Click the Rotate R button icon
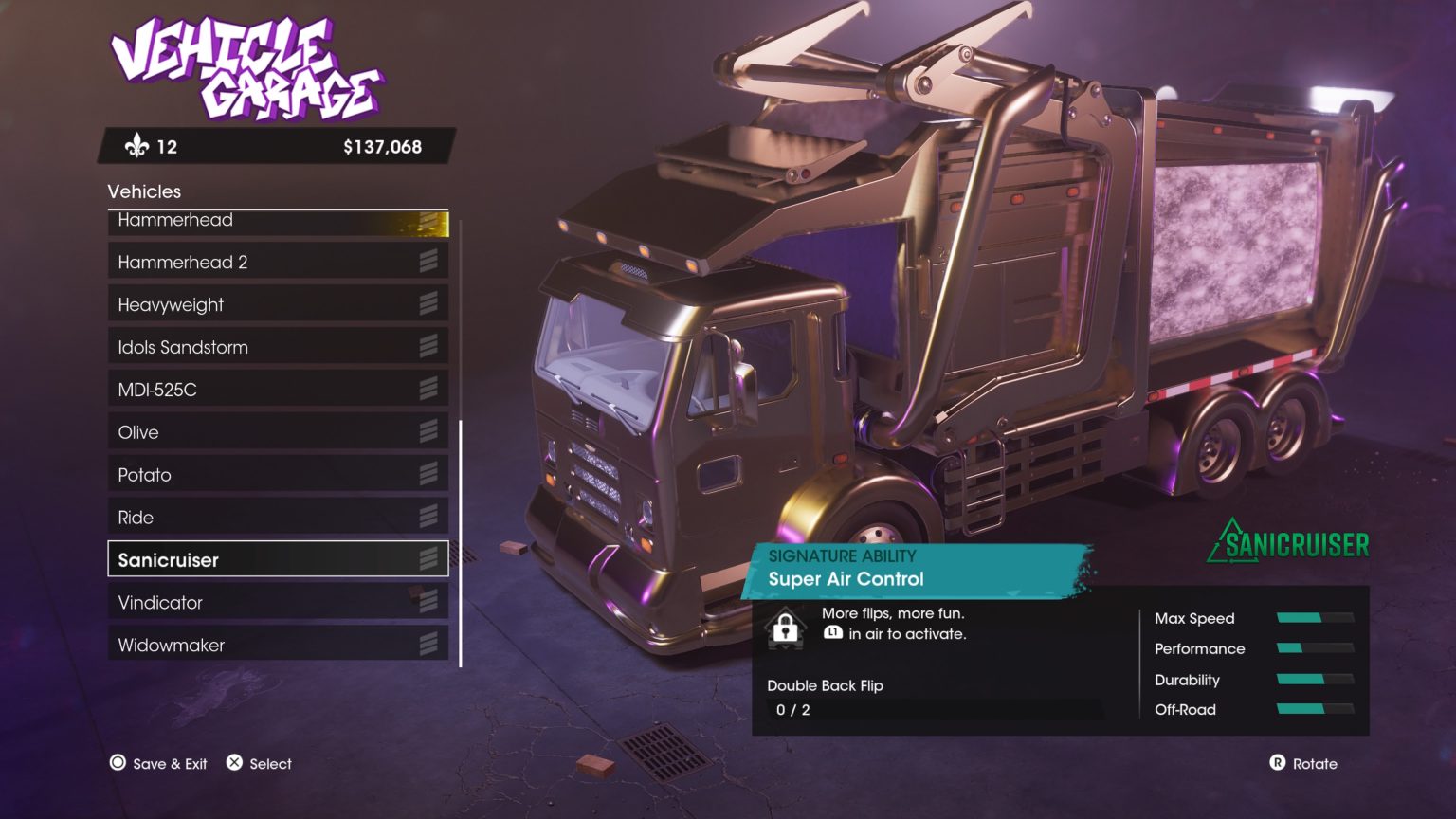Viewport: 1456px width, 819px height. (1278, 763)
